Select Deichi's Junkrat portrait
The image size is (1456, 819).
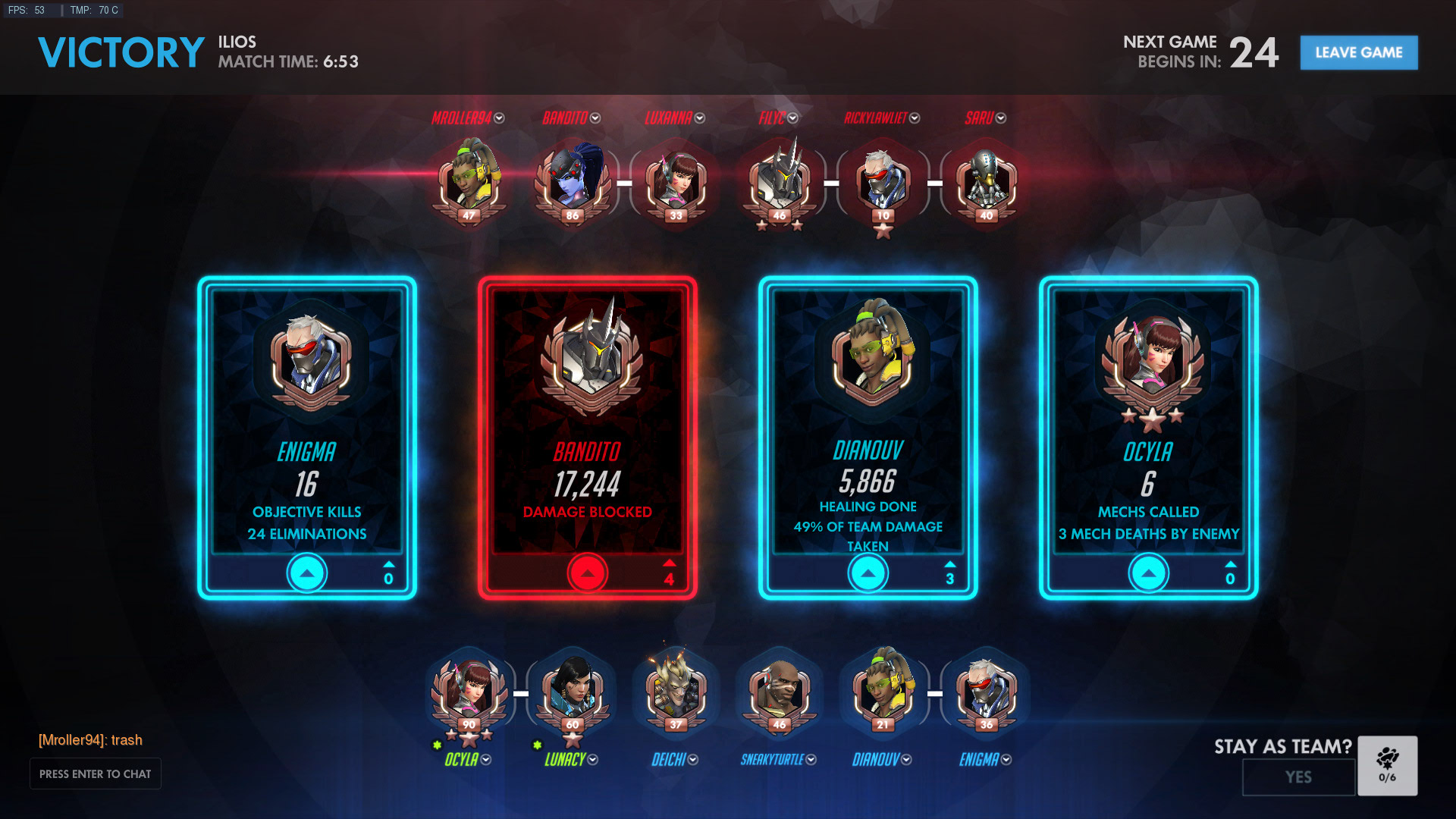coord(676,690)
